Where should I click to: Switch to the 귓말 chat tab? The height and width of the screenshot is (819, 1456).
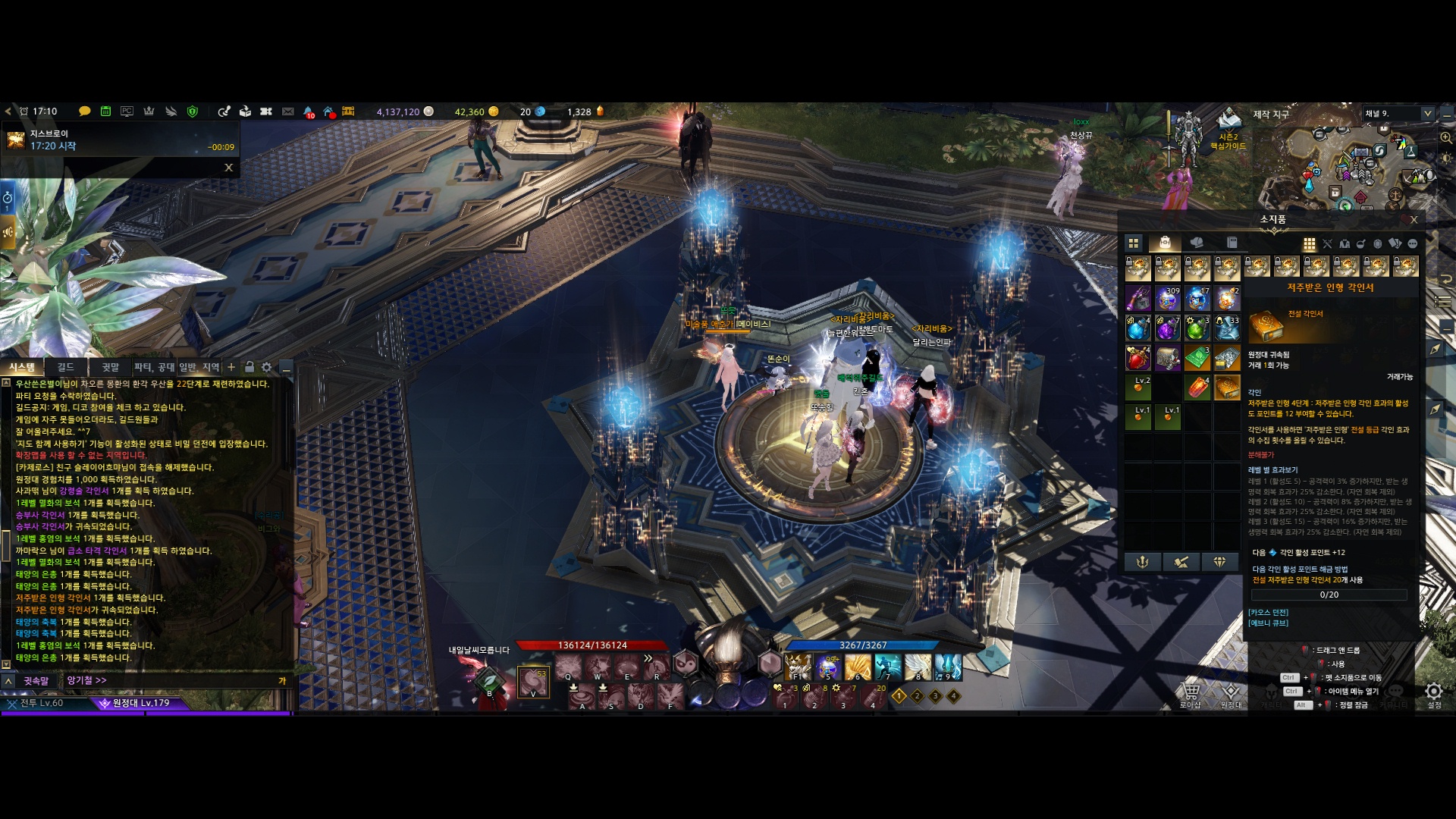pos(110,367)
